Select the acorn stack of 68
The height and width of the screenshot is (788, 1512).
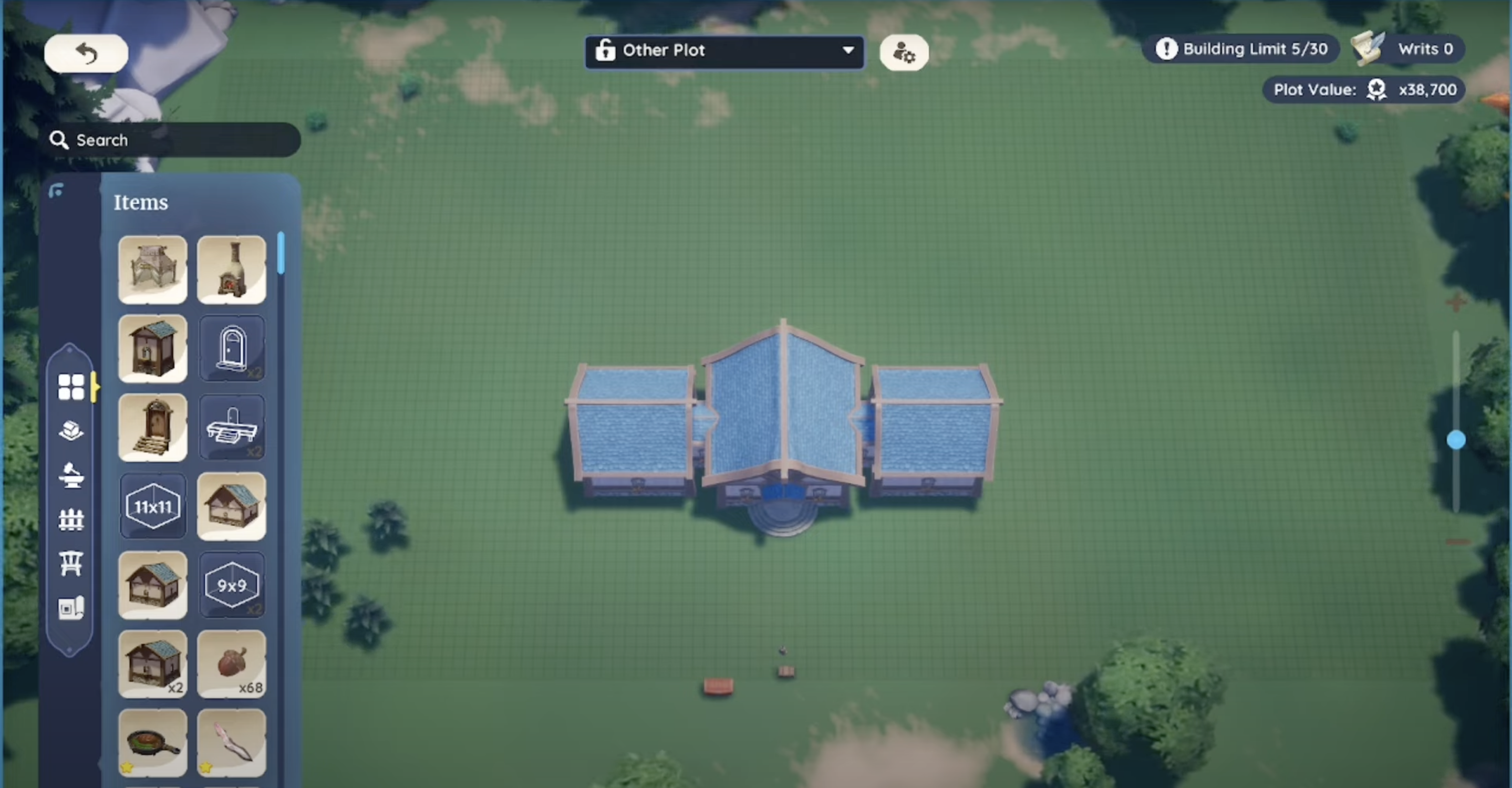[x=231, y=664]
